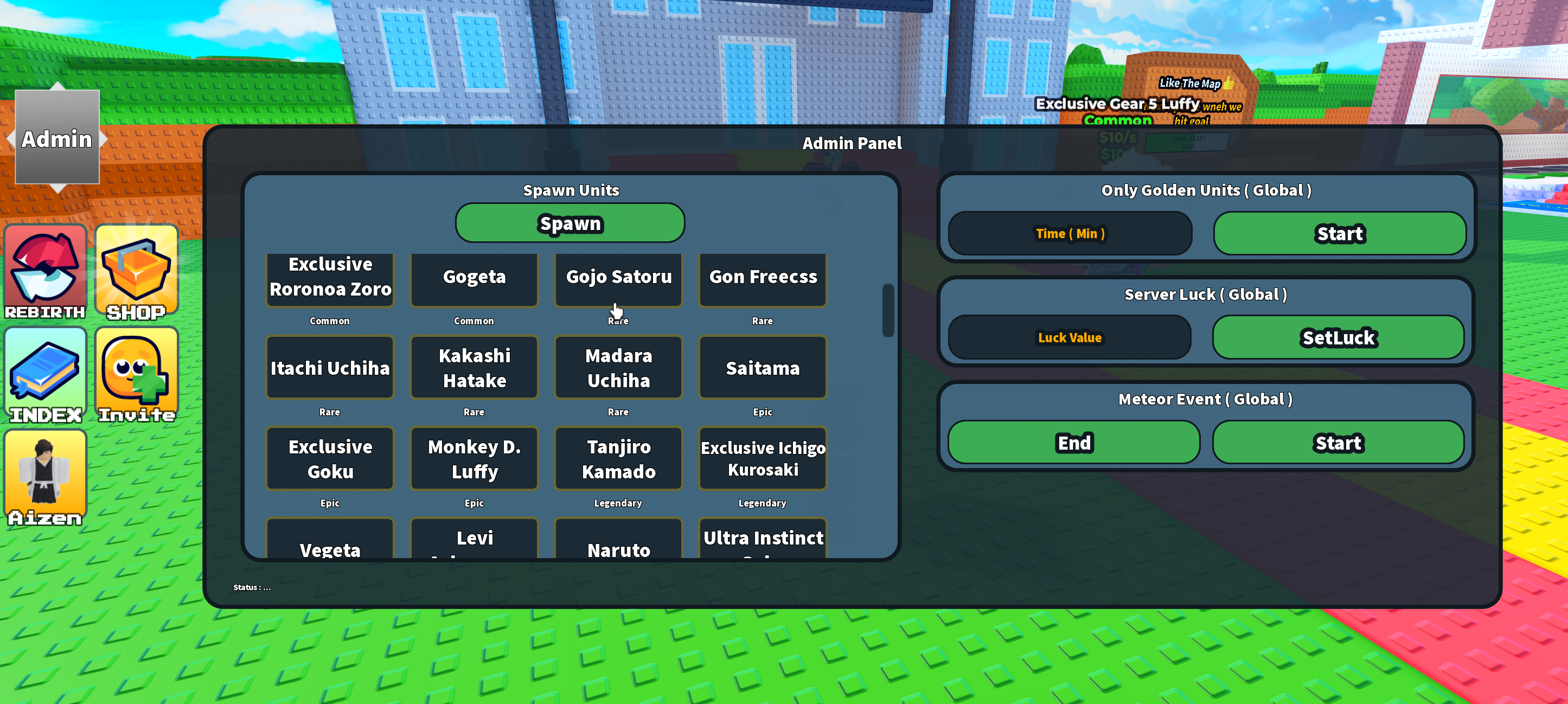Click the Luck Value input field
The height and width of the screenshot is (704, 1568).
(1070, 338)
